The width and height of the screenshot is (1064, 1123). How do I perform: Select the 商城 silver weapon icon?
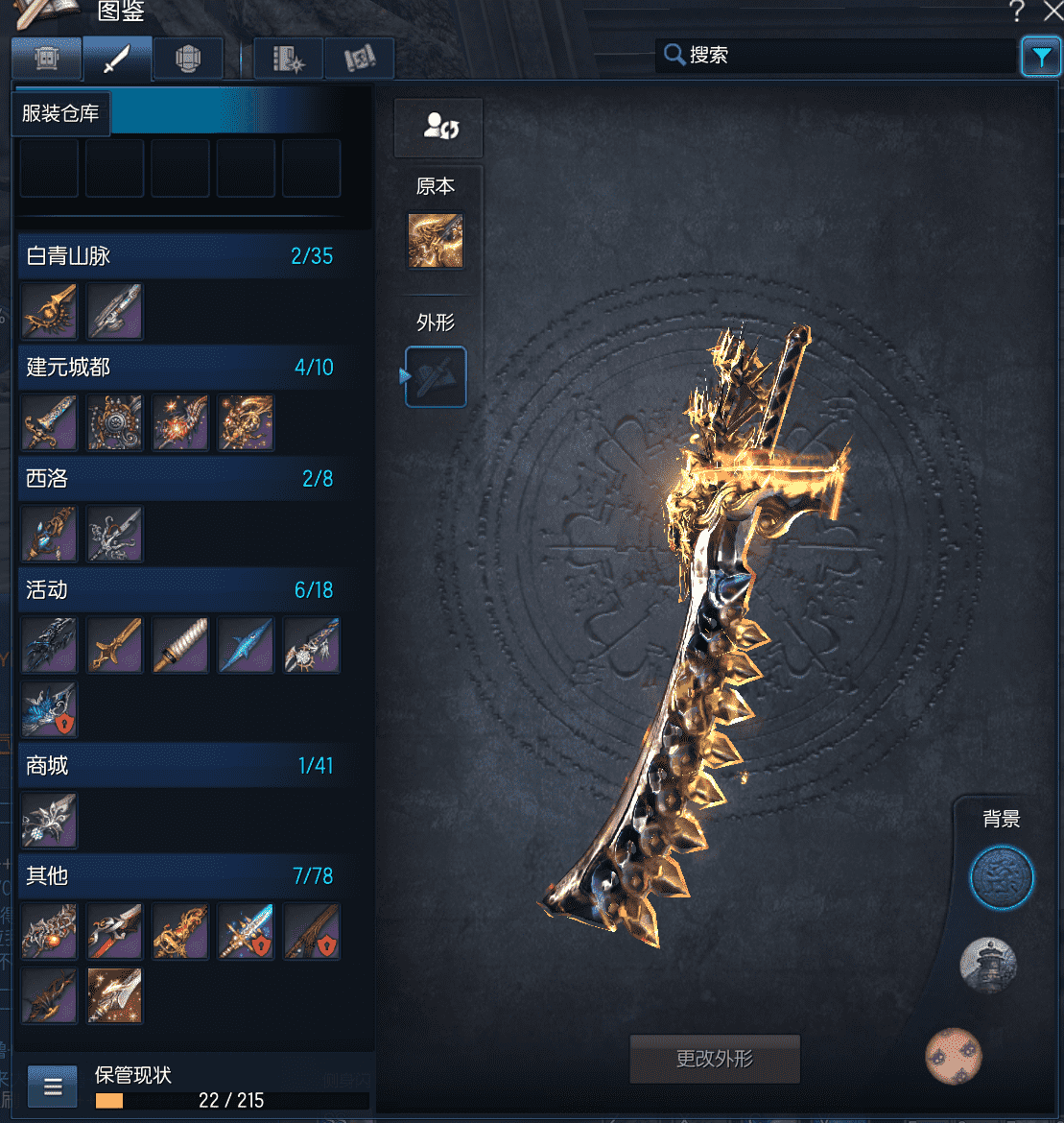[49, 821]
